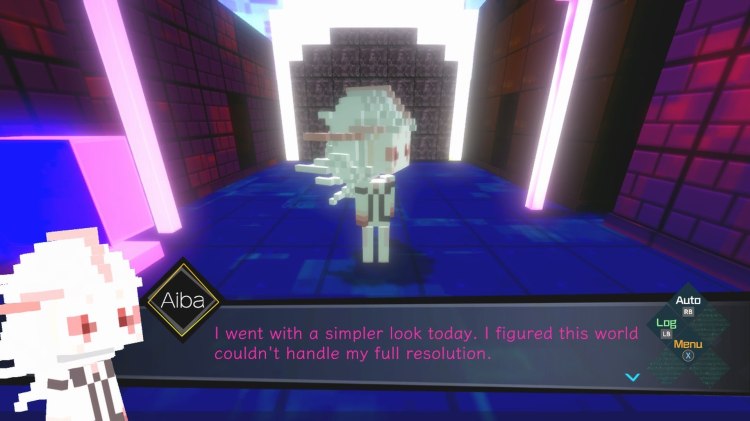Advance dialogue with the blue arrow
Viewport: 750px width, 421px height.
[631, 377]
